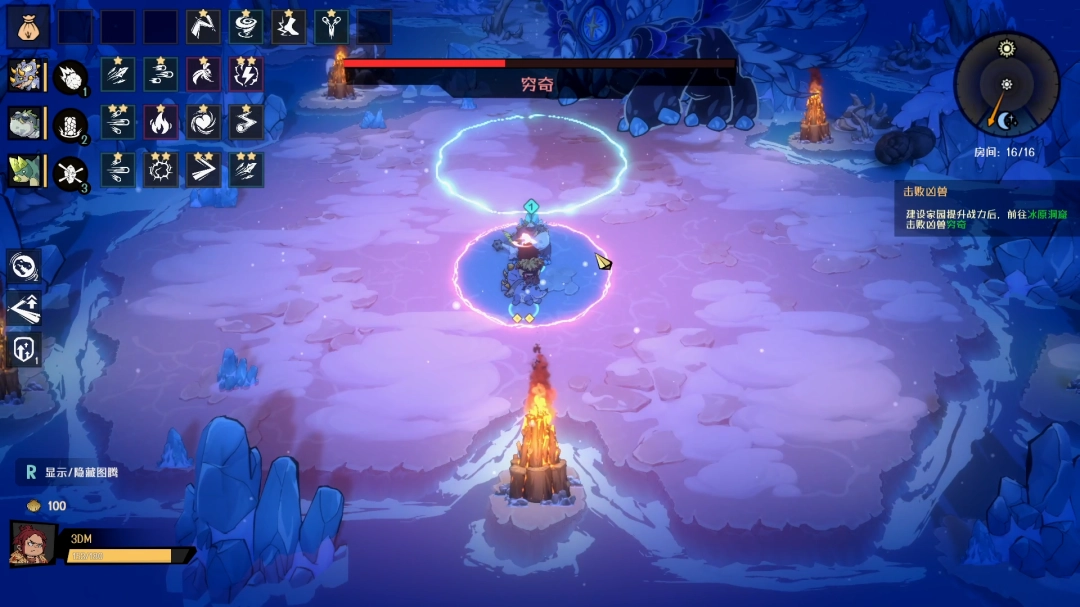Activate the stone pillar ability numbered 2

(70, 123)
